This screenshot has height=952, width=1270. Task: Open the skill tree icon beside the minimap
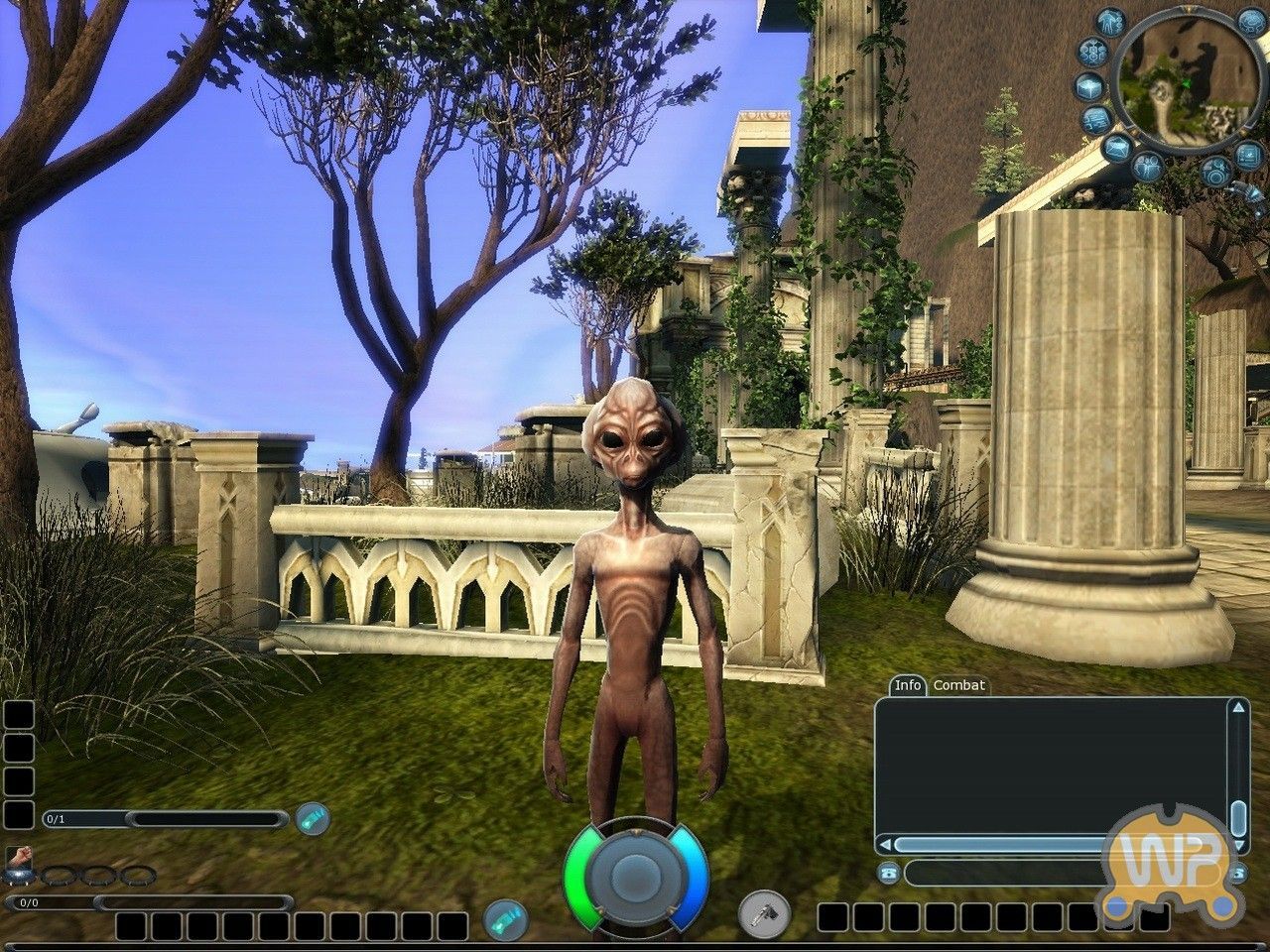click(1092, 51)
